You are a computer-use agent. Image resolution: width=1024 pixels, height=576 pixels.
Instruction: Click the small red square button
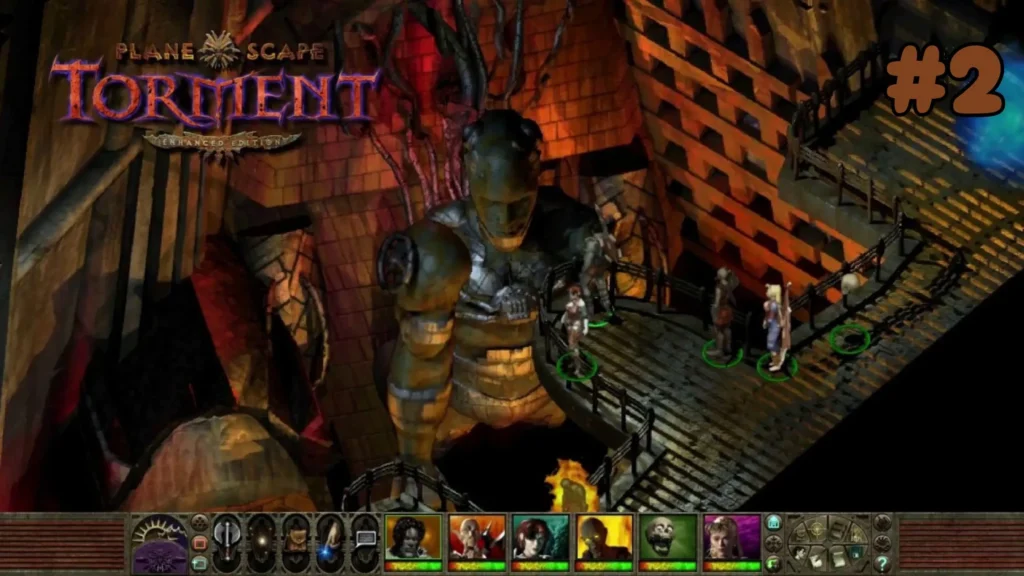coord(199,543)
